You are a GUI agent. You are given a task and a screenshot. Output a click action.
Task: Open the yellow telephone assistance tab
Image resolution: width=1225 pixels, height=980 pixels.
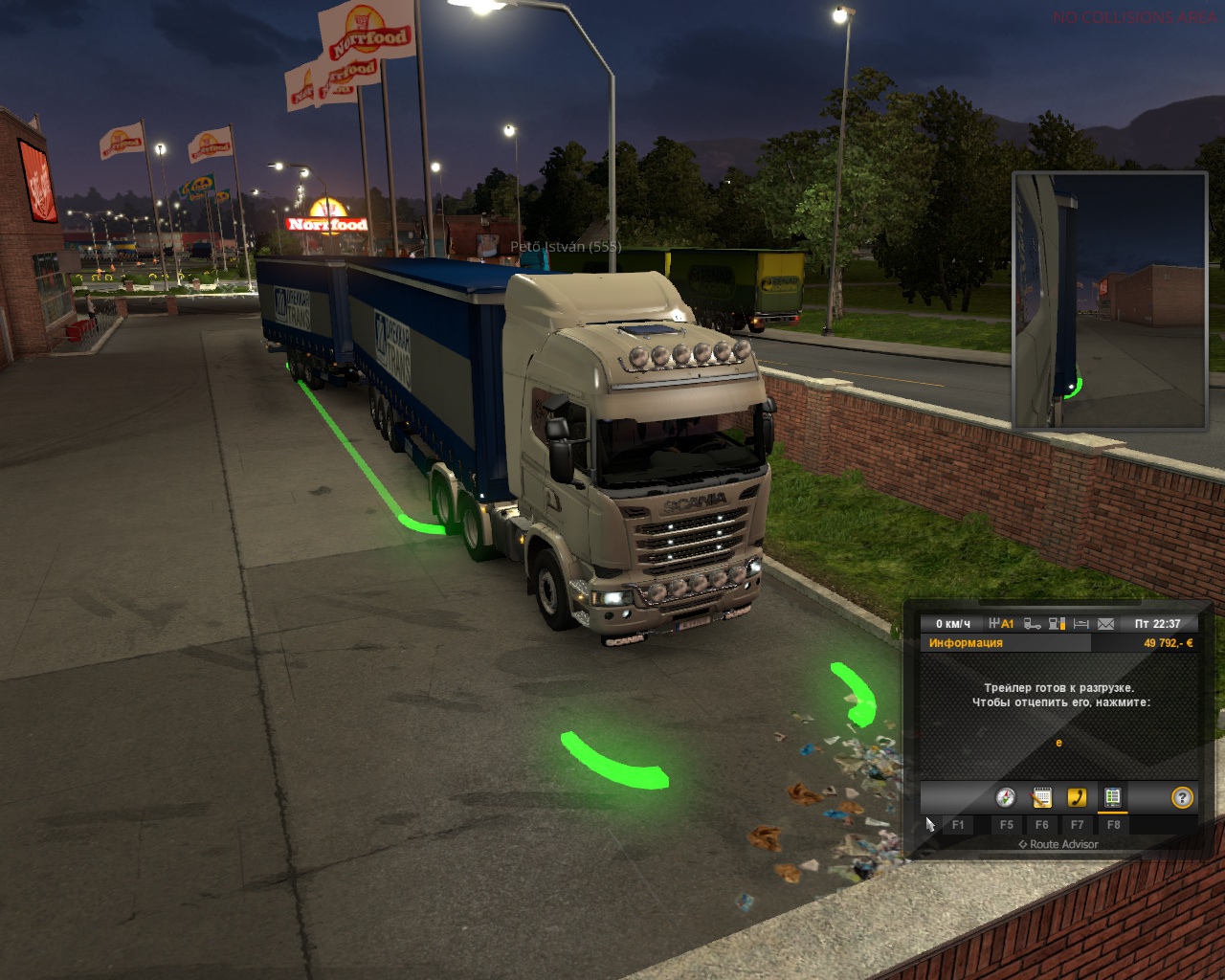coord(1077,797)
